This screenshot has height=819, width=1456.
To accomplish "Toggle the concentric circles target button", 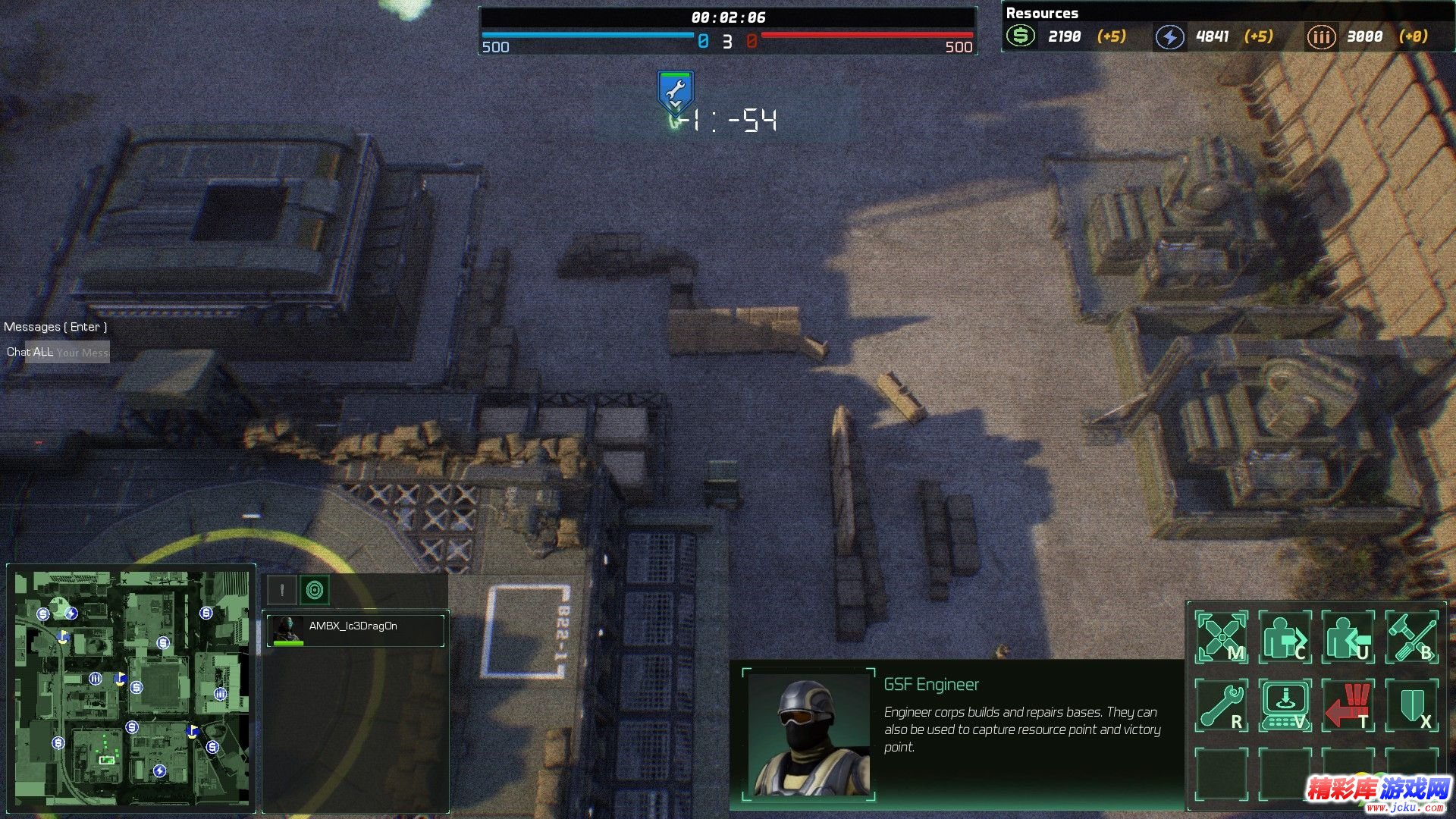I will click(x=315, y=590).
